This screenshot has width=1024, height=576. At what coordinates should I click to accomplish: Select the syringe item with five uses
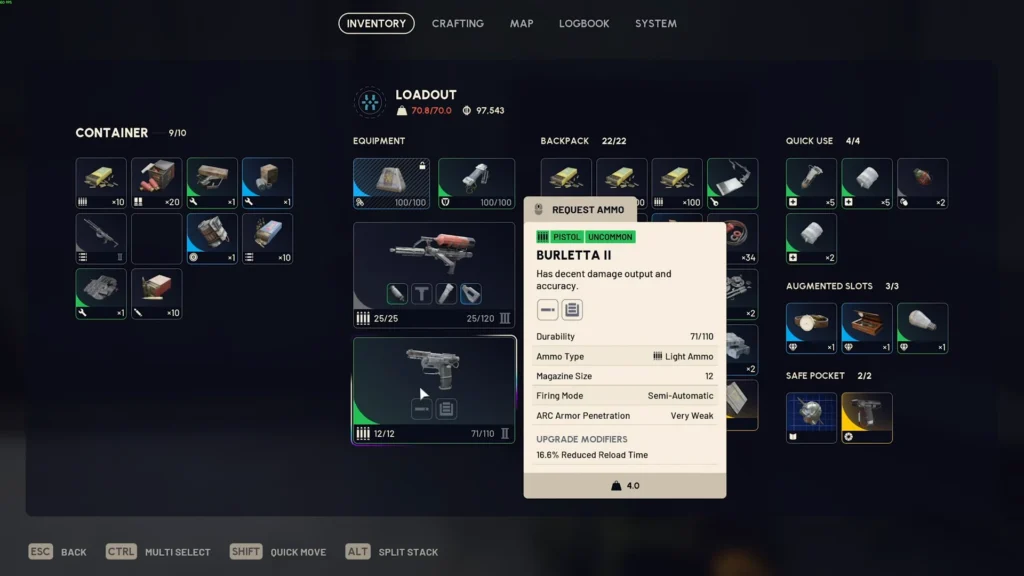click(x=811, y=183)
